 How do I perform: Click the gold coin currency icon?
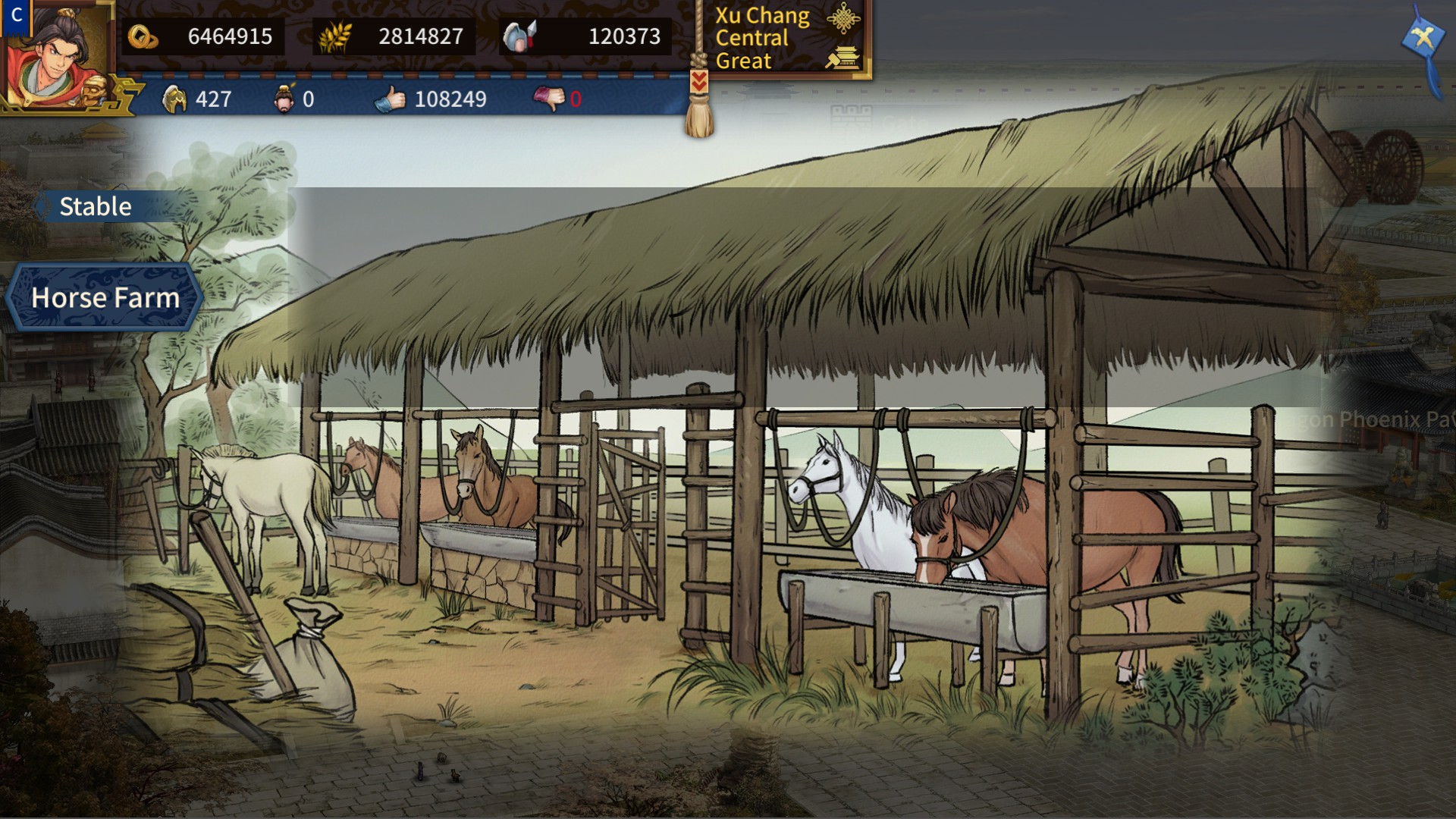[x=144, y=36]
